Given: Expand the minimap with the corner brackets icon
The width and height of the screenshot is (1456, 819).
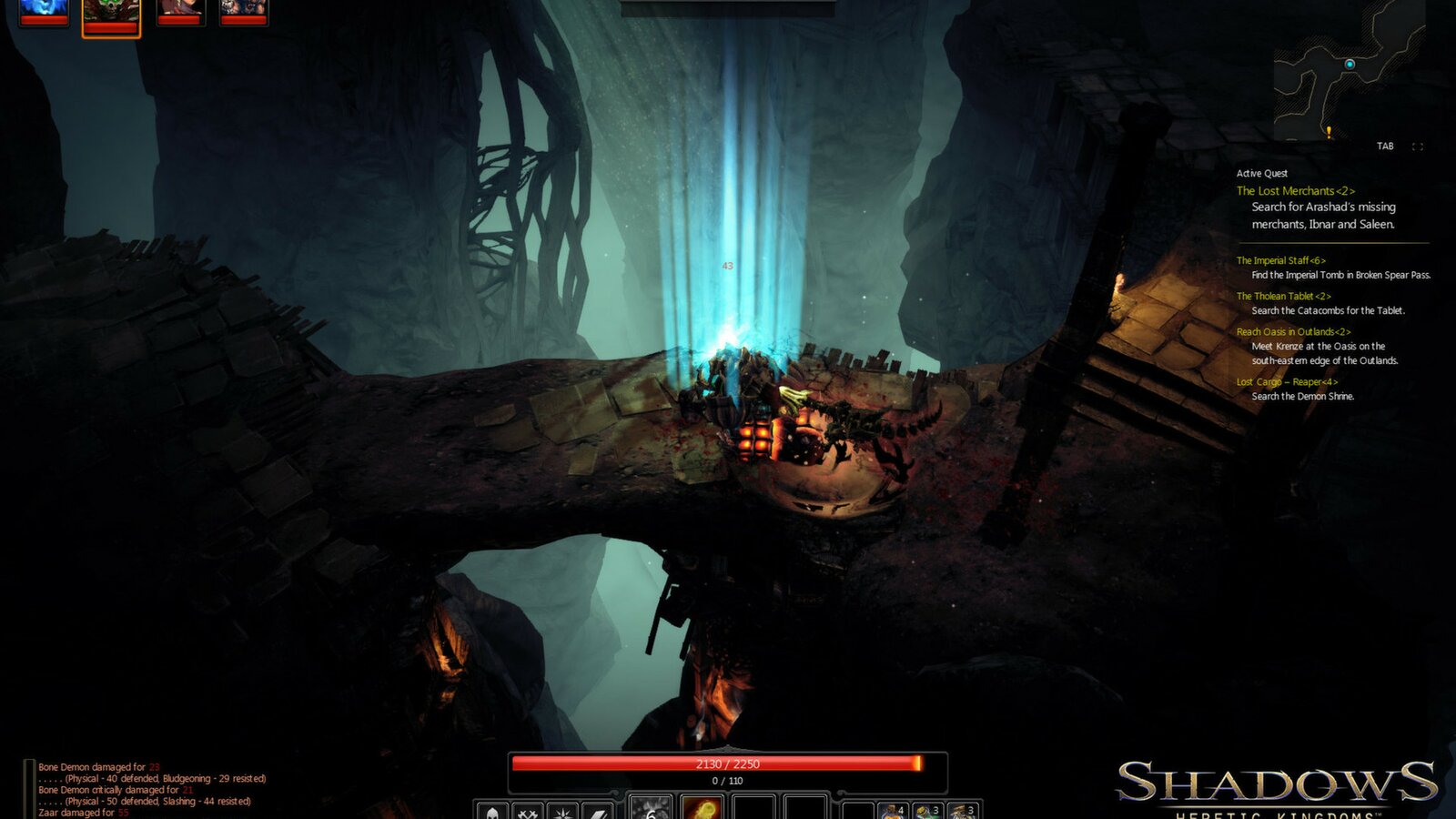Looking at the screenshot, I should [1418, 144].
